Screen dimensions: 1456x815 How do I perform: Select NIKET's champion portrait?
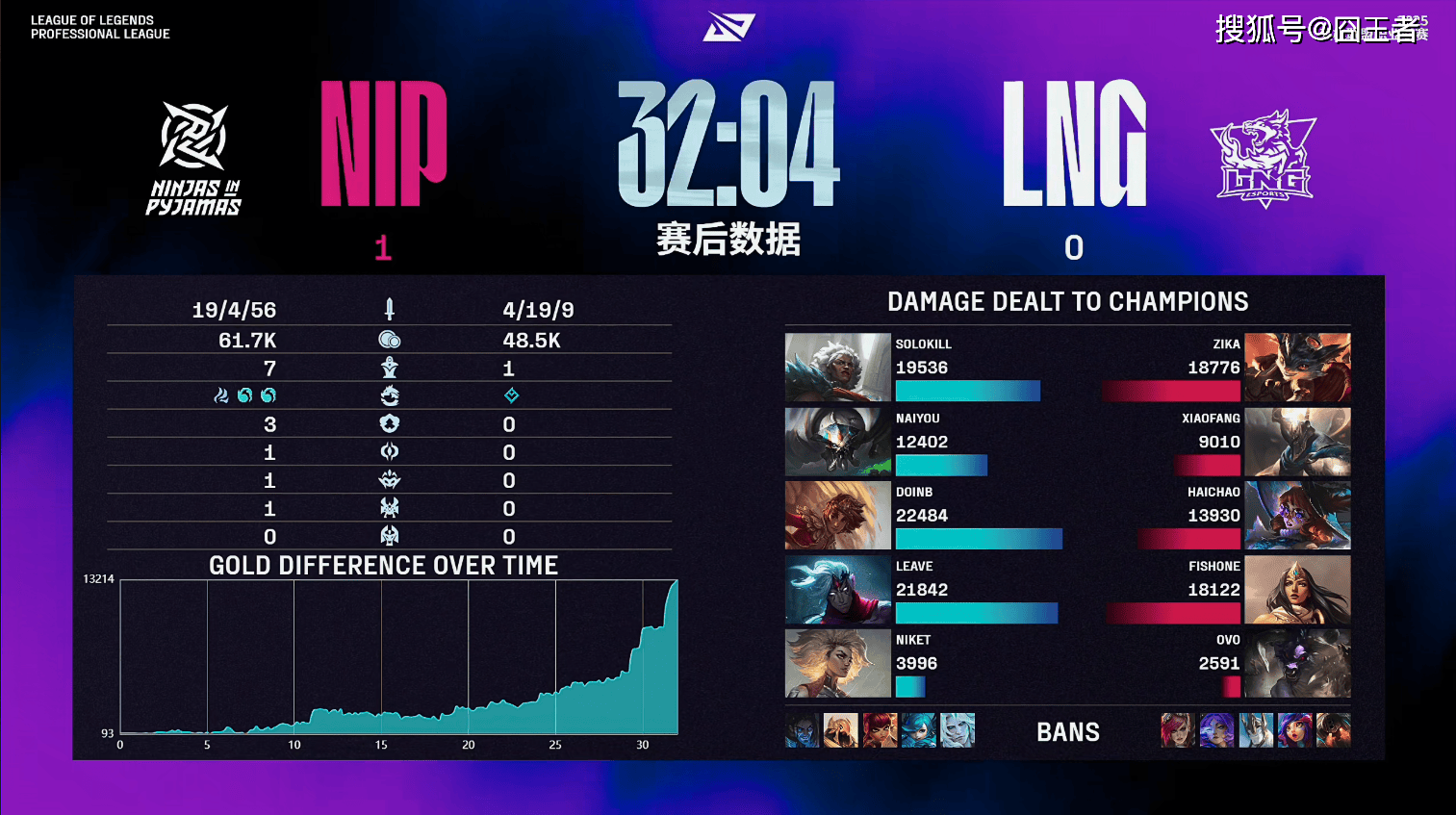click(837, 663)
